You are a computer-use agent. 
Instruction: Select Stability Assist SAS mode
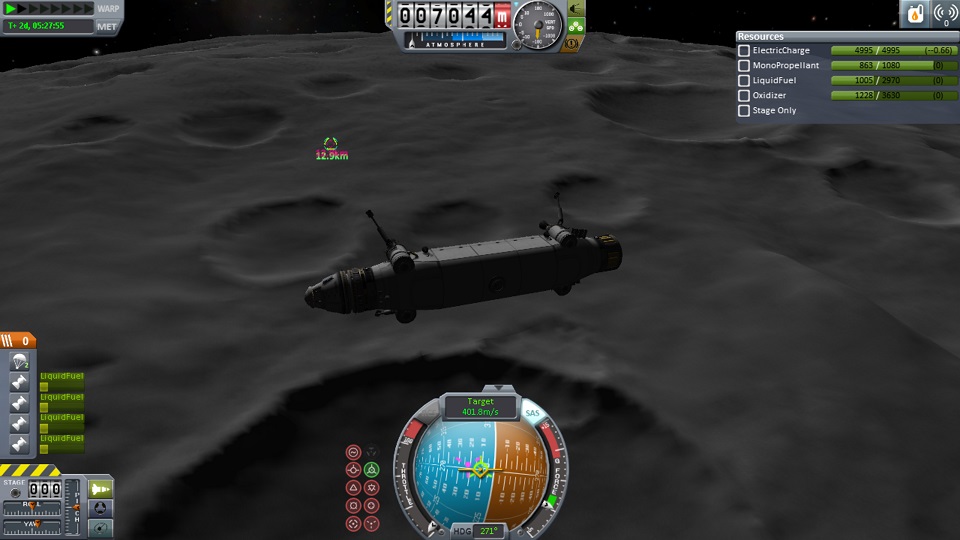(x=353, y=452)
